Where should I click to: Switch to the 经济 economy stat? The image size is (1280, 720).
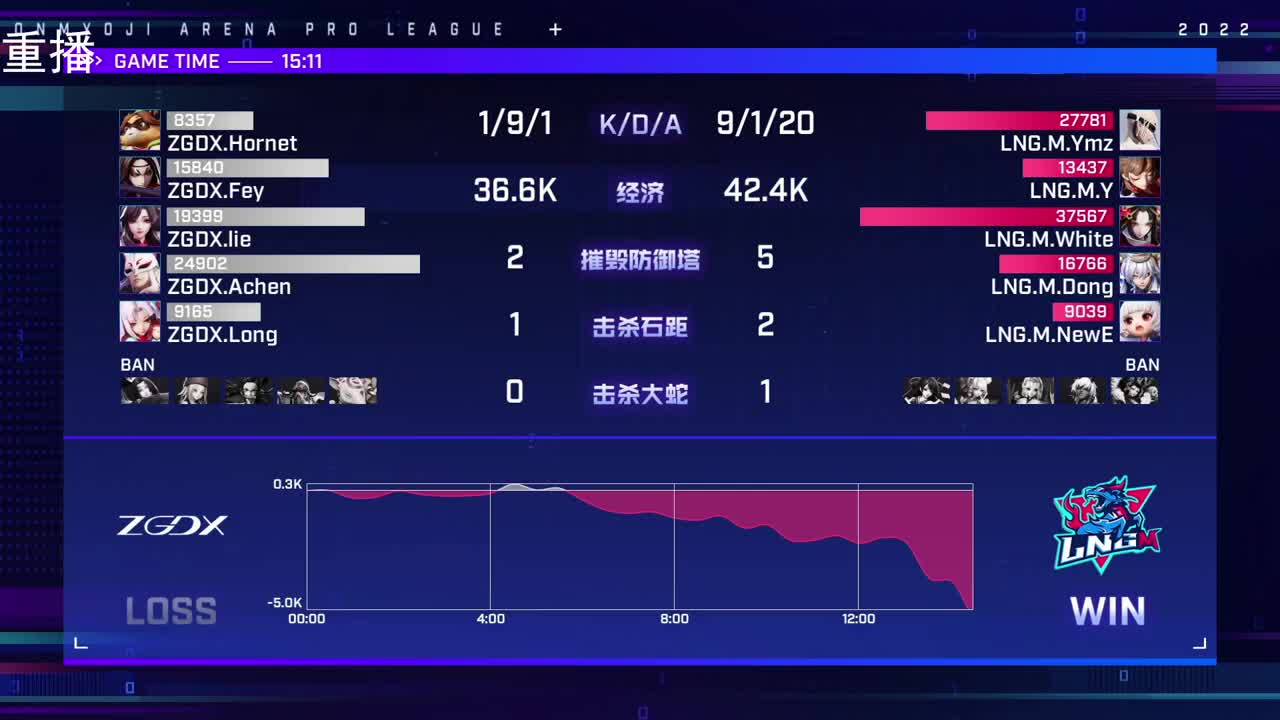pyautogui.click(x=640, y=191)
